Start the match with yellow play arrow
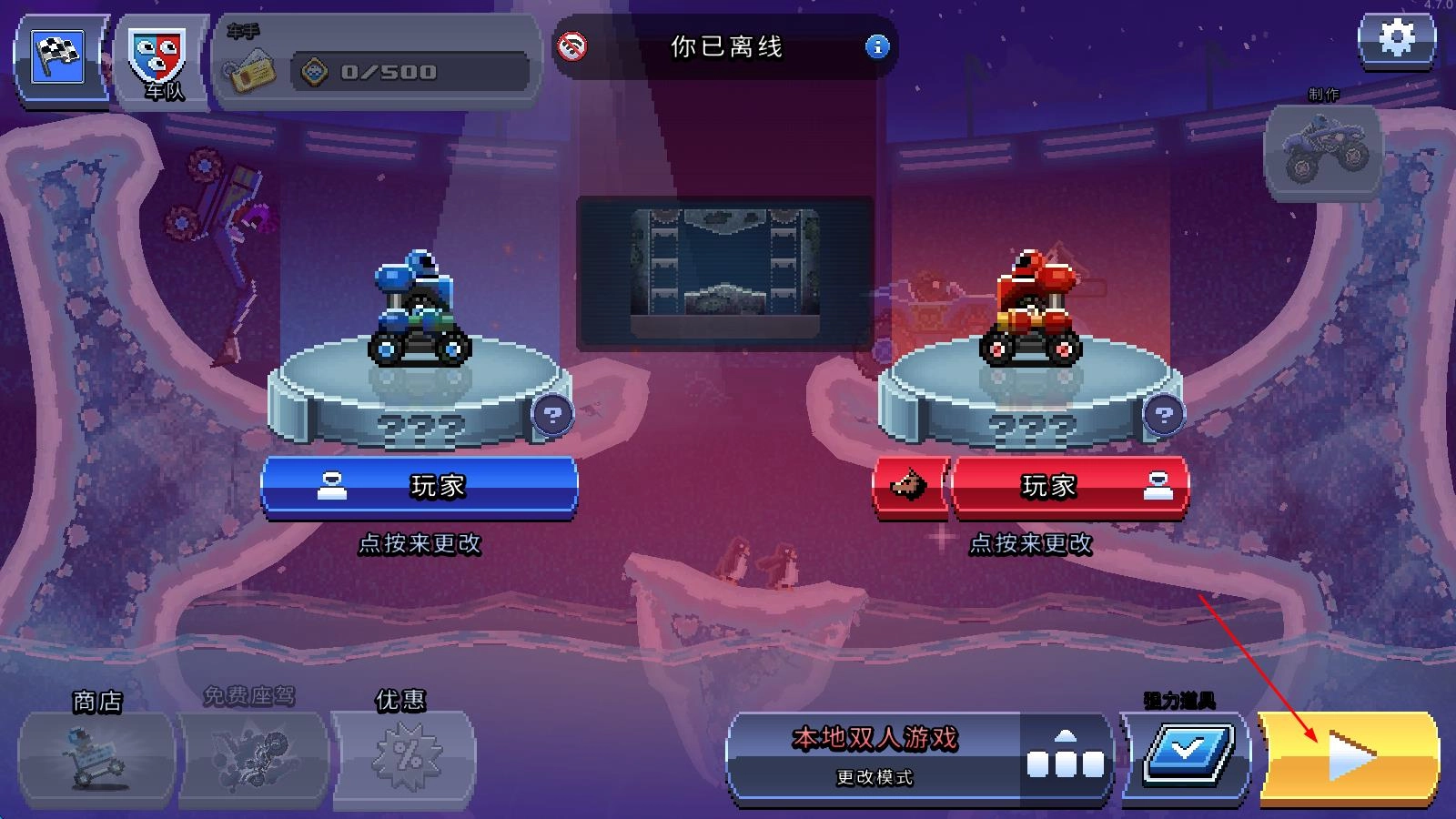The width and height of the screenshot is (1456, 819). point(1349,757)
